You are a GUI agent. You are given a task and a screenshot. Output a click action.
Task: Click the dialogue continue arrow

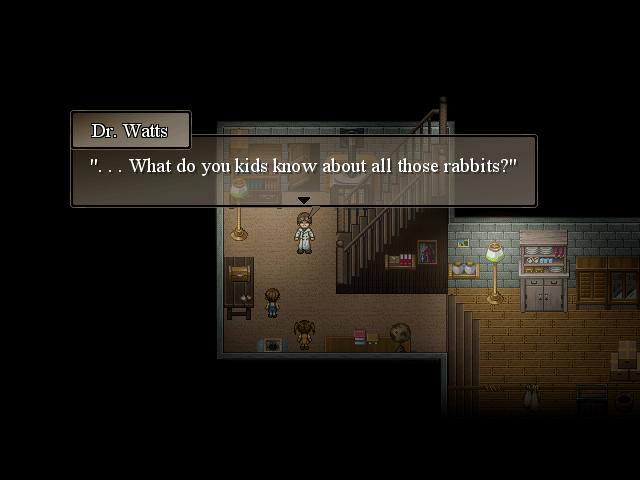[303, 200]
